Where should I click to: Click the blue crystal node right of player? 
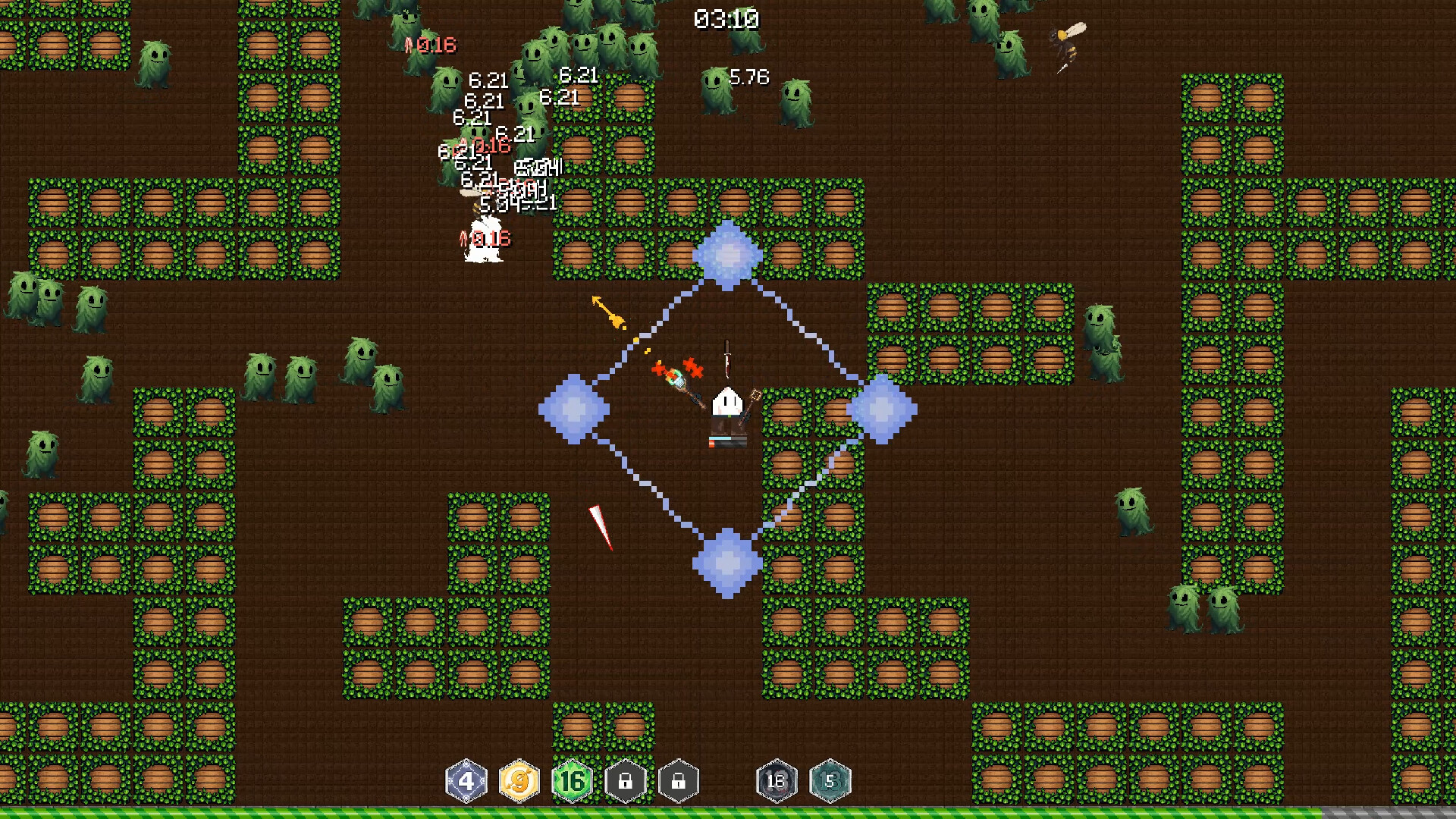[x=882, y=408]
